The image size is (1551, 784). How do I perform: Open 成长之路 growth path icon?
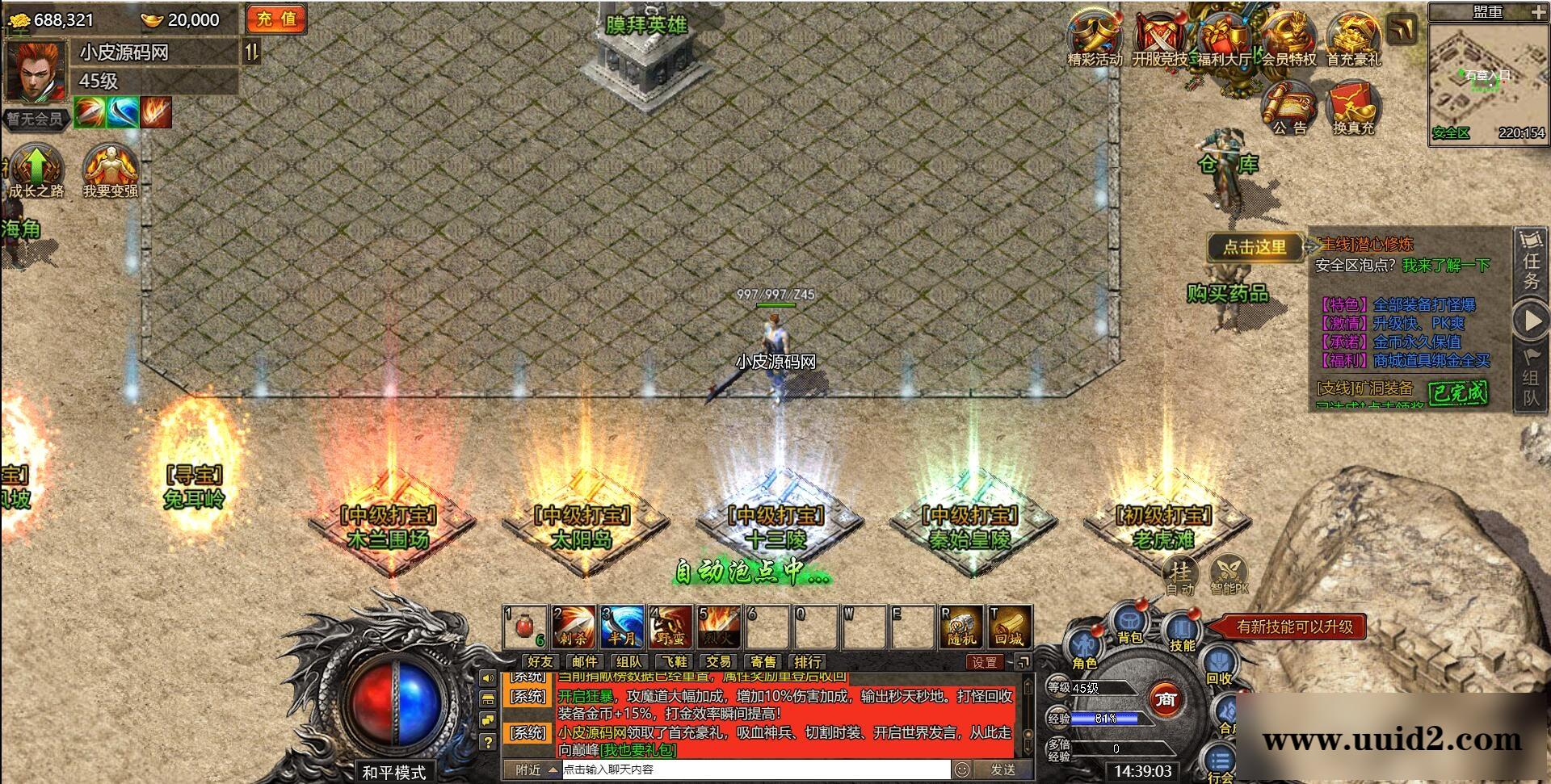(x=36, y=170)
